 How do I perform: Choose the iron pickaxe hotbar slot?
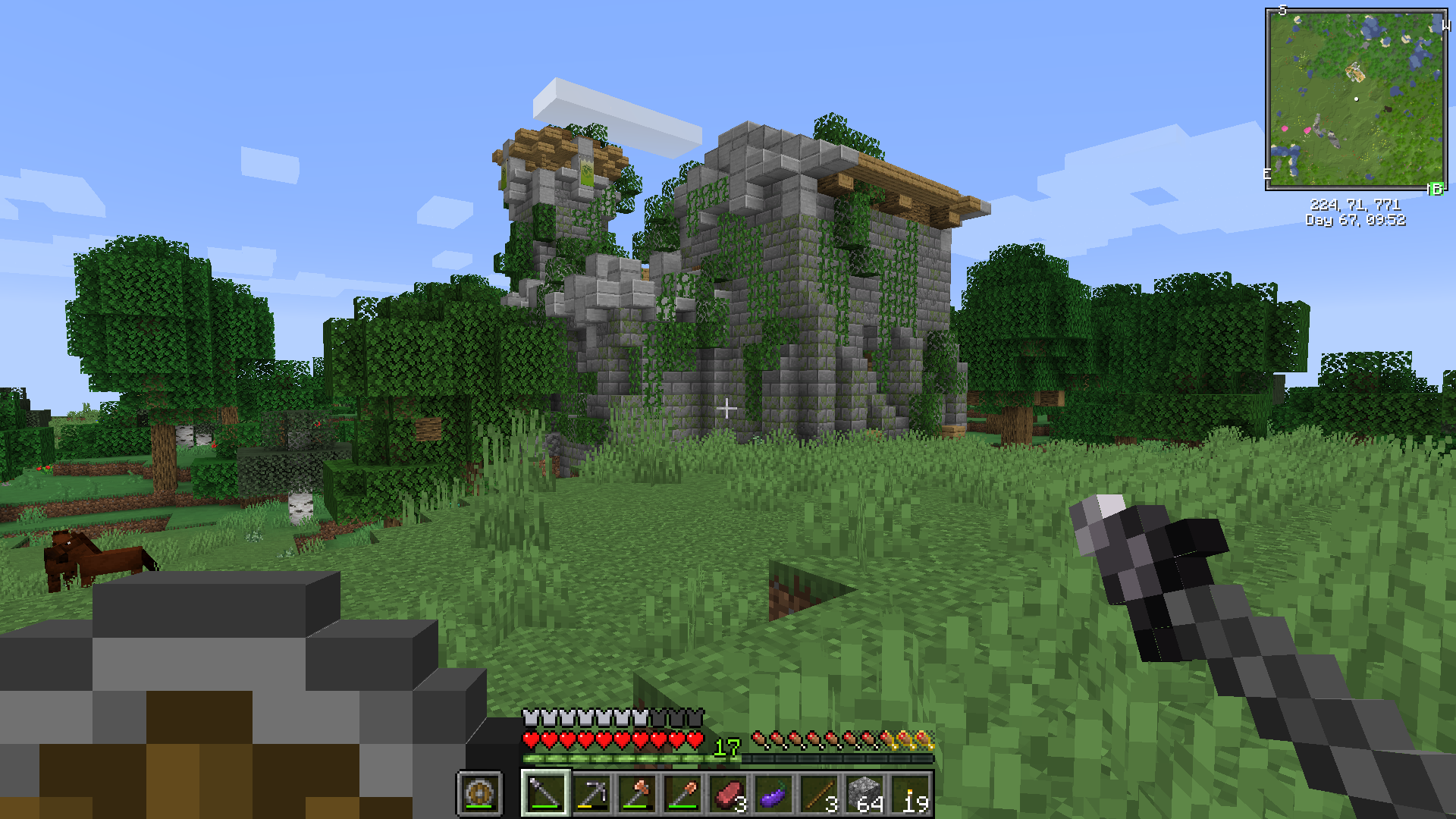point(591,794)
